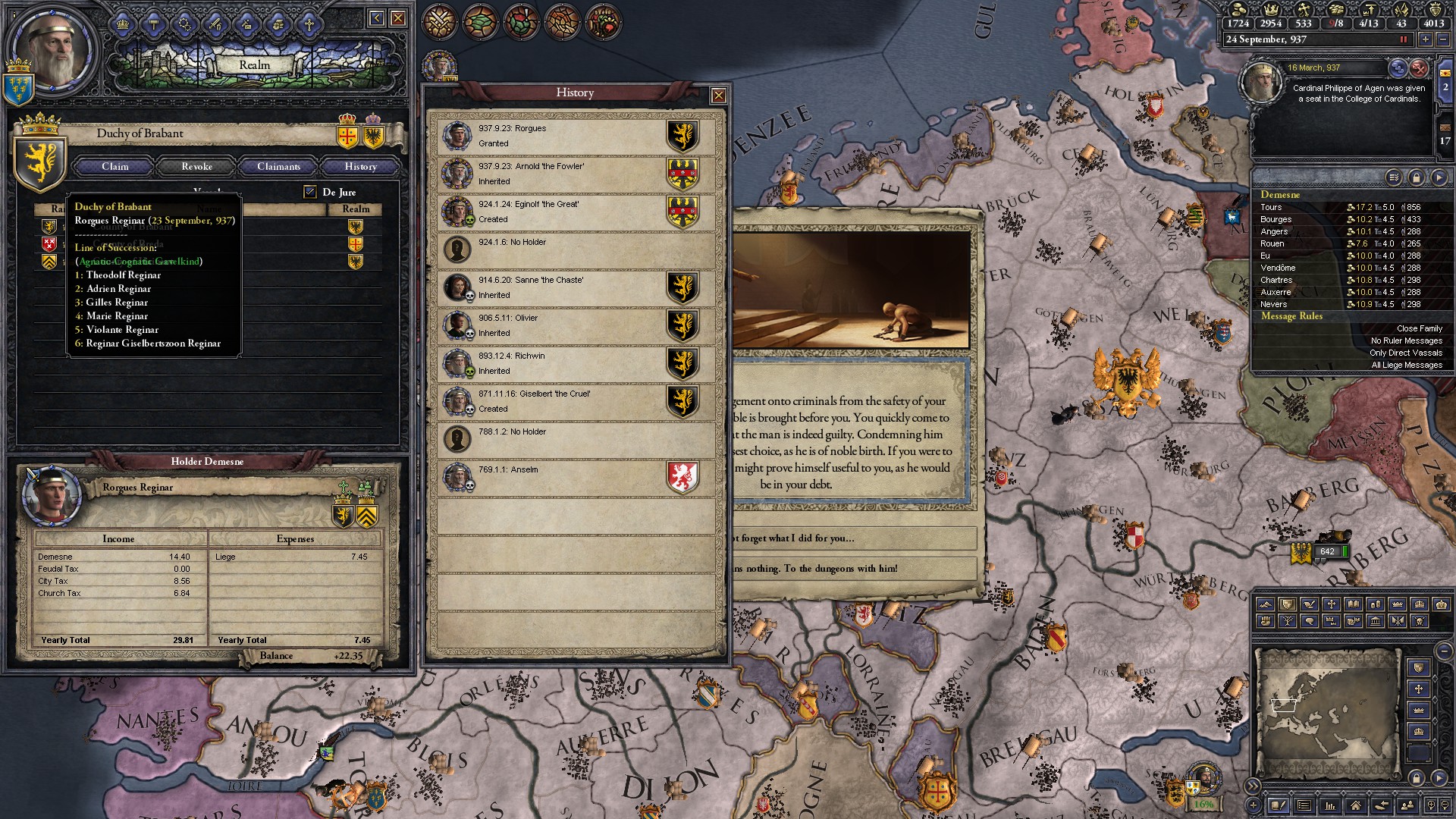Choose the 'To the dungeons with him!' option
Screen dimensions: 1456x819
[853, 568]
